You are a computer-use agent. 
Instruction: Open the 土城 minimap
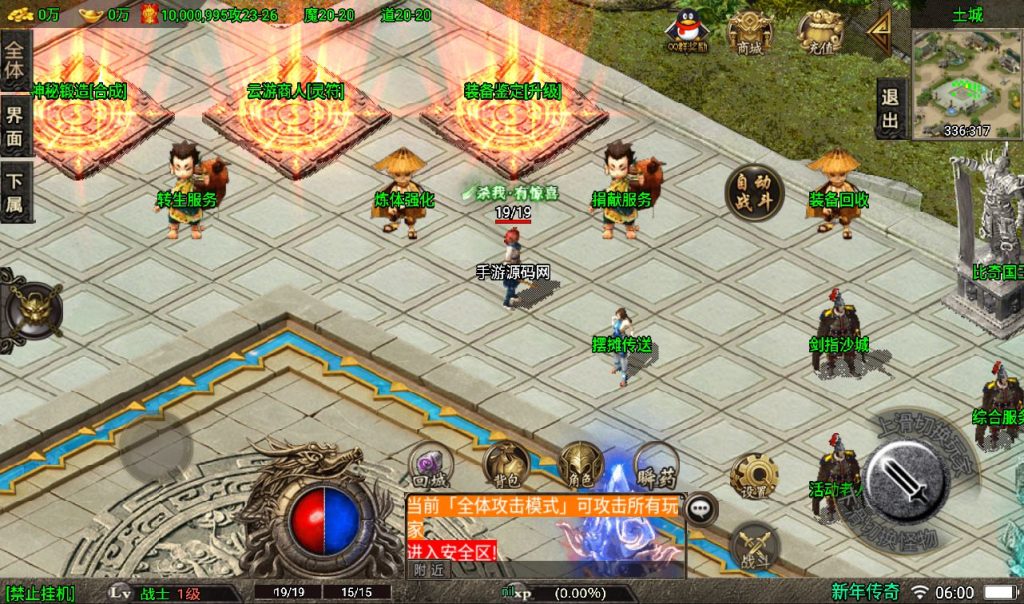point(967,76)
